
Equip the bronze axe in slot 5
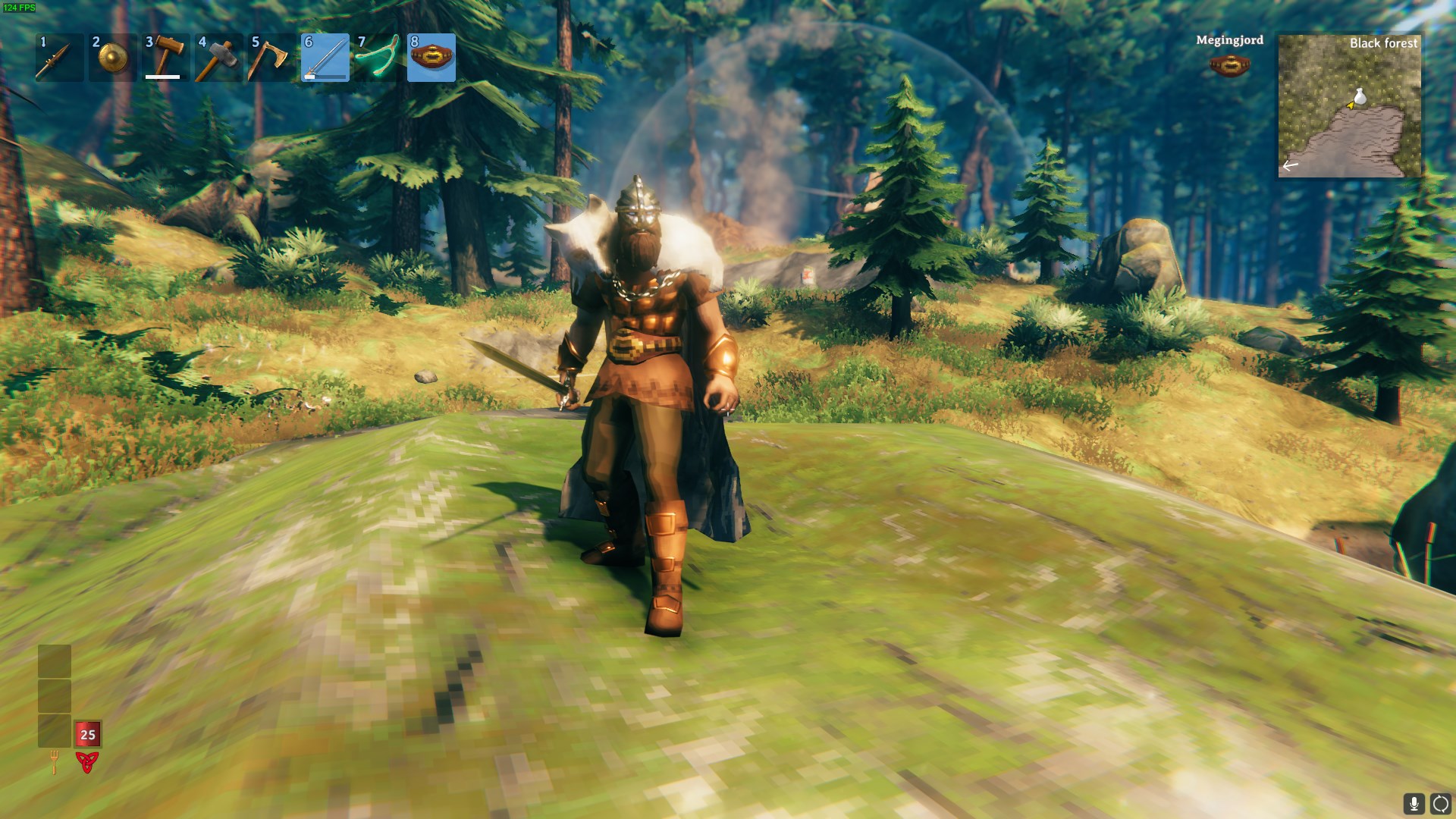272,58
